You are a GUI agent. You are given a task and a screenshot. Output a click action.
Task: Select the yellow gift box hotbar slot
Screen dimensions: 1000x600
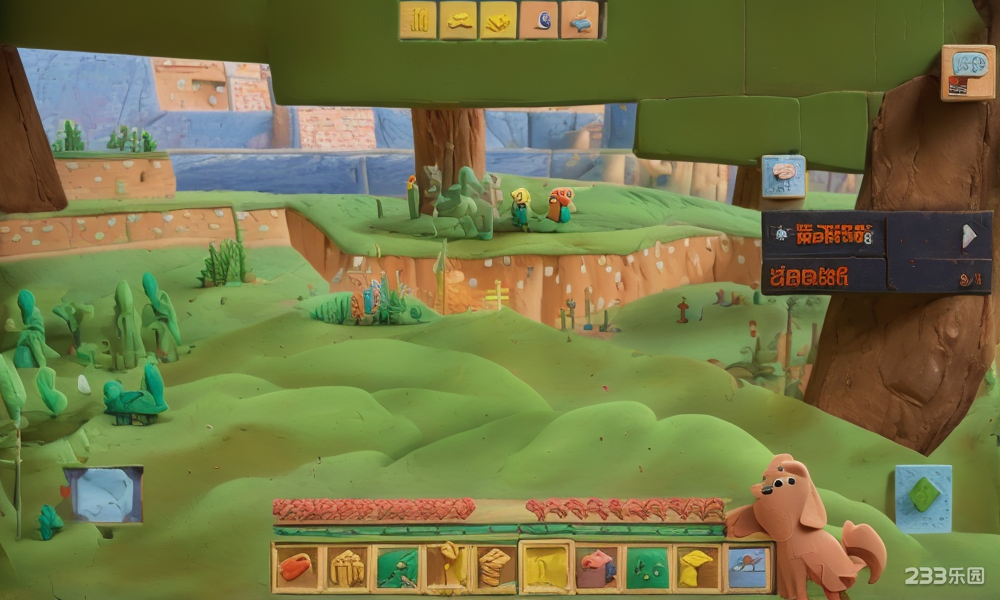click(x=347, y=568)
